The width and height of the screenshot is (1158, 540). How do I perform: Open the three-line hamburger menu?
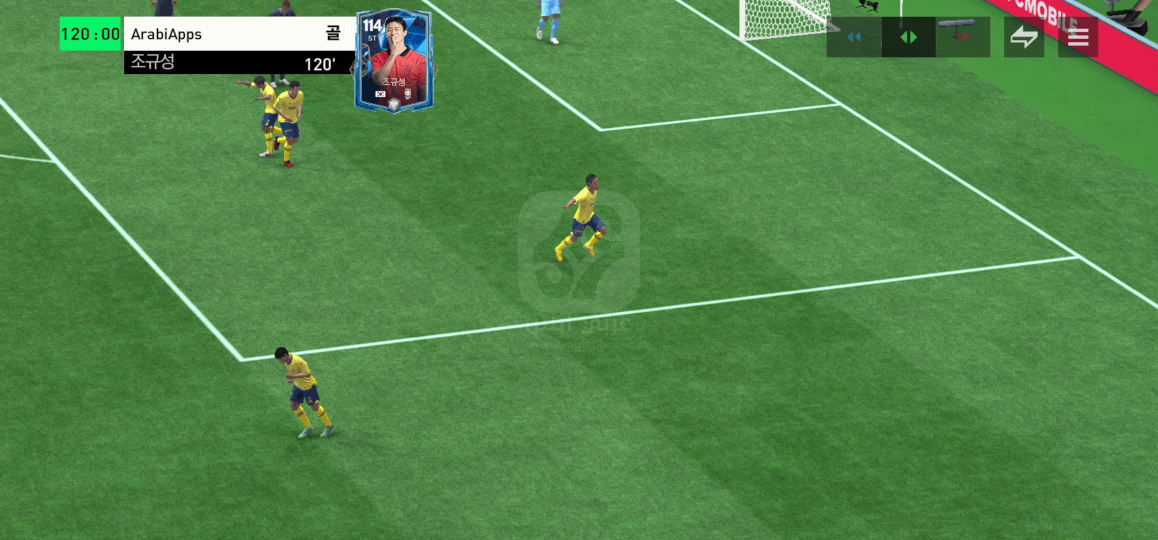(x=1078, y=37)
